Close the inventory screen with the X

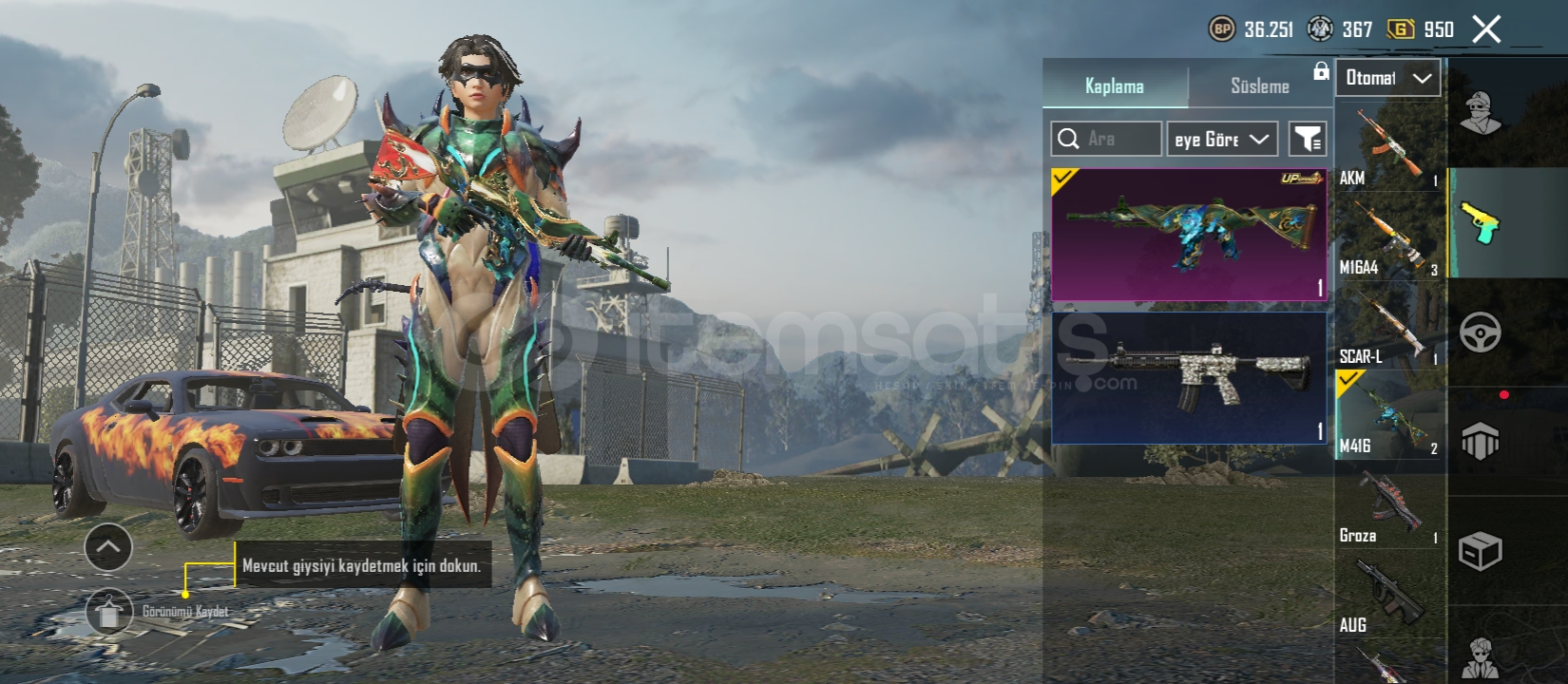click(x=1486, y=29)
